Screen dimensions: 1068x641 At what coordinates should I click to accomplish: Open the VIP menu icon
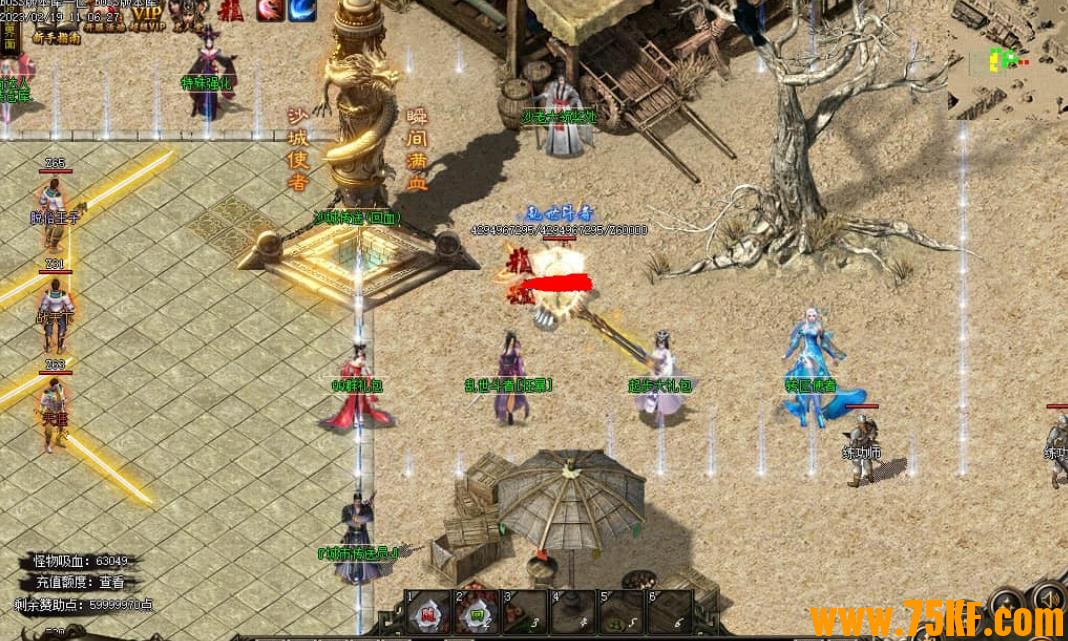146,13
